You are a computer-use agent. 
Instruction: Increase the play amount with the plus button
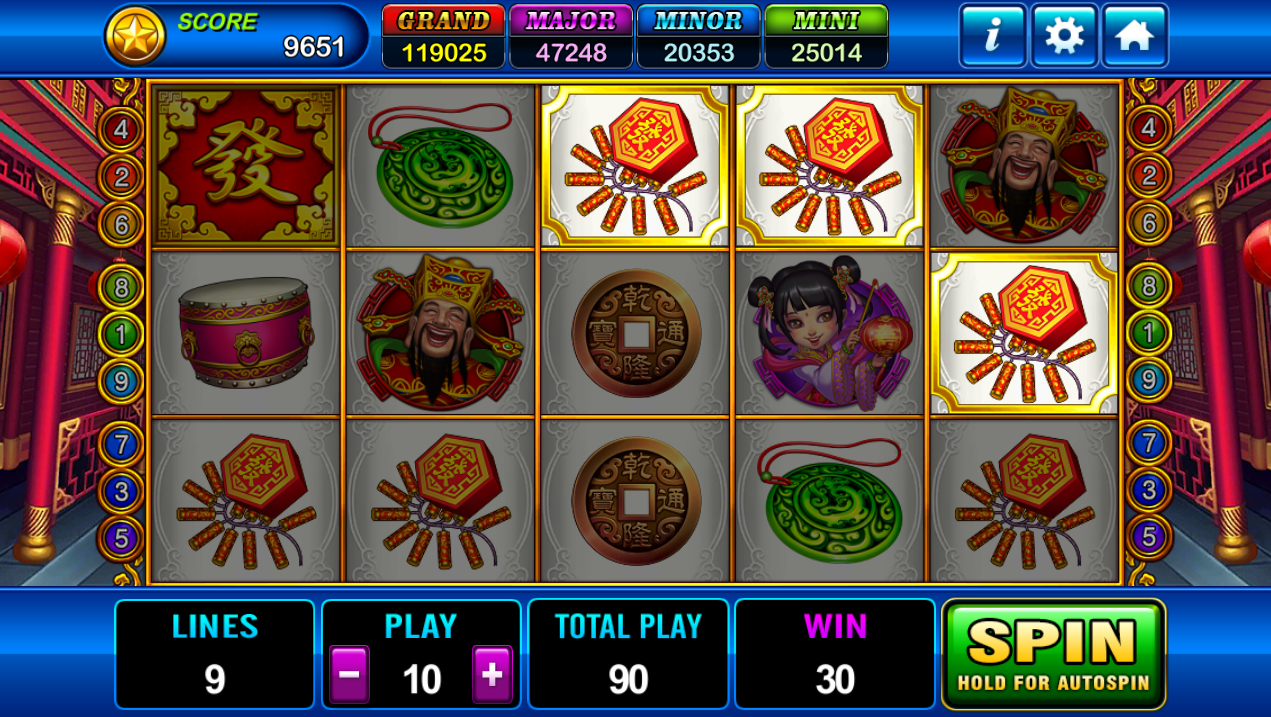492,675
